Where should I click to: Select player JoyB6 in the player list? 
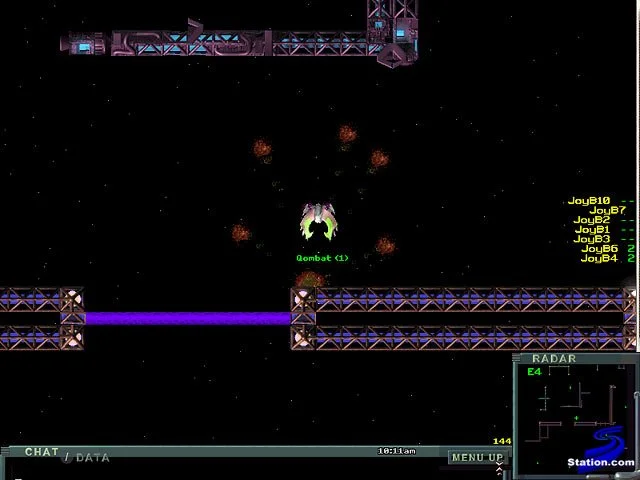(x=599, y=249)
